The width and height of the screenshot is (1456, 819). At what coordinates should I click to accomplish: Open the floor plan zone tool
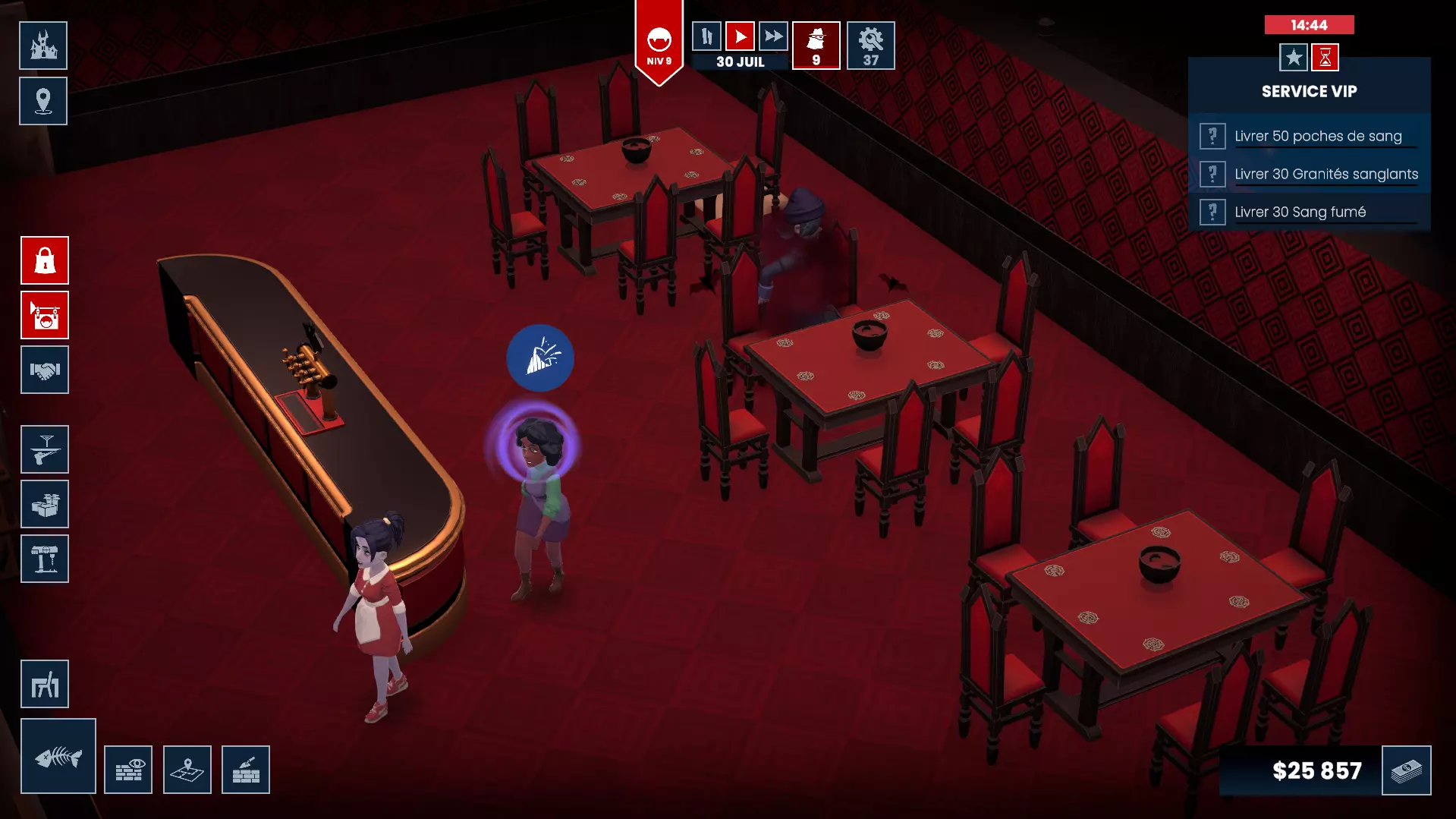coord(187,770)
